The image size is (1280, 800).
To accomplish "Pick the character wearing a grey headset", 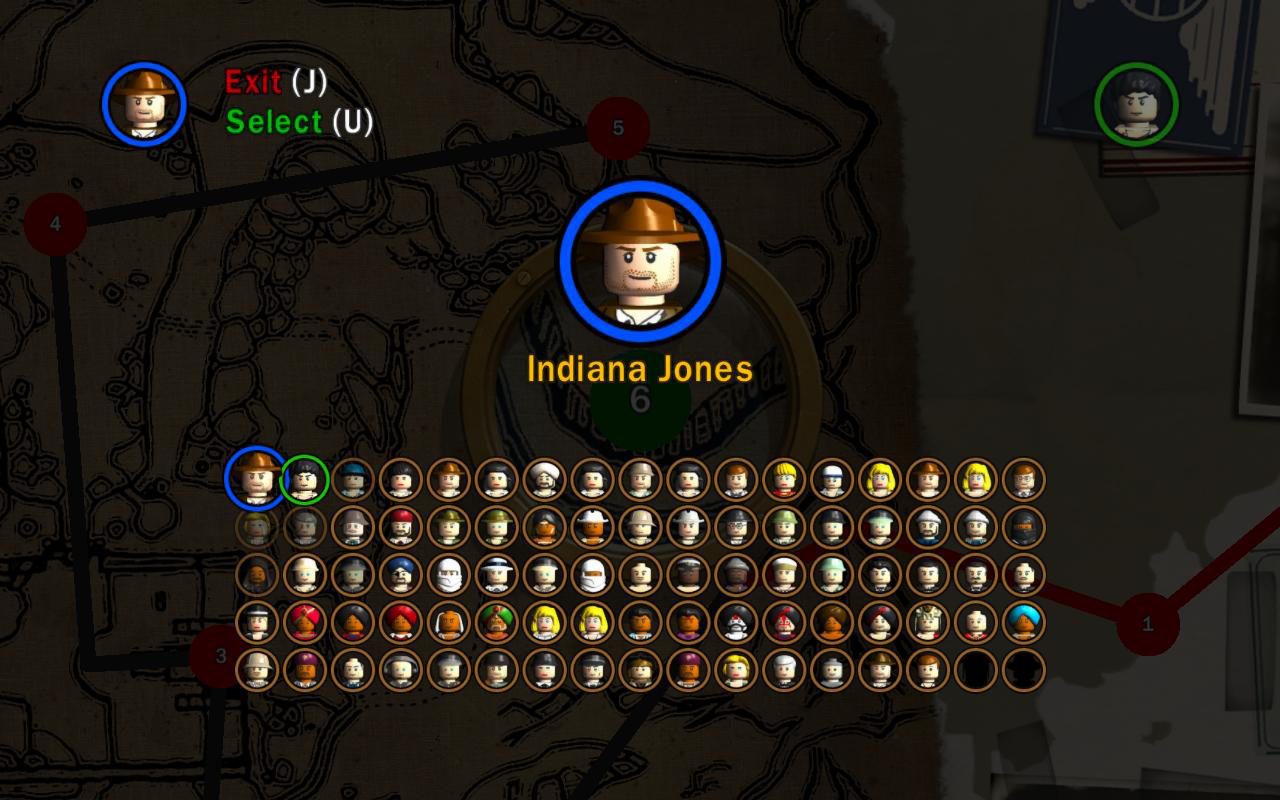I will point(400,670).
